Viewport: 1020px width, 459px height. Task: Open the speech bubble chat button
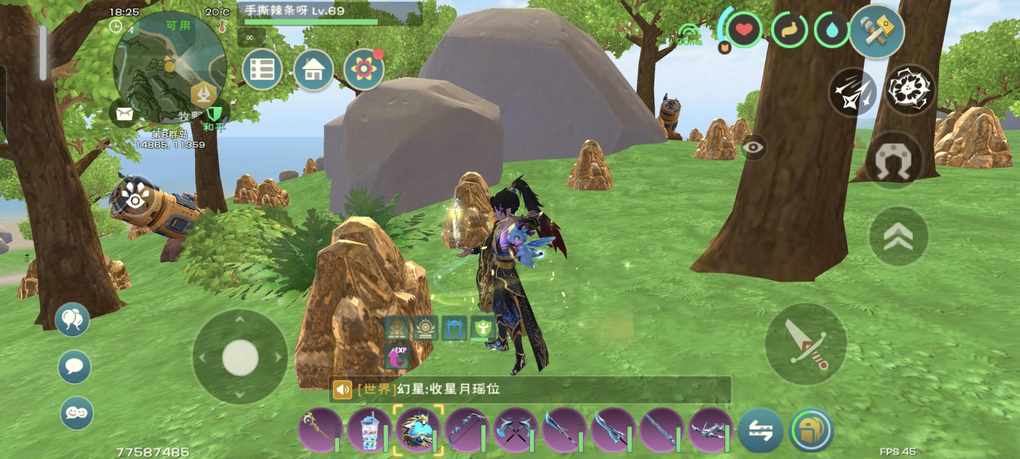tap(75, 367)
